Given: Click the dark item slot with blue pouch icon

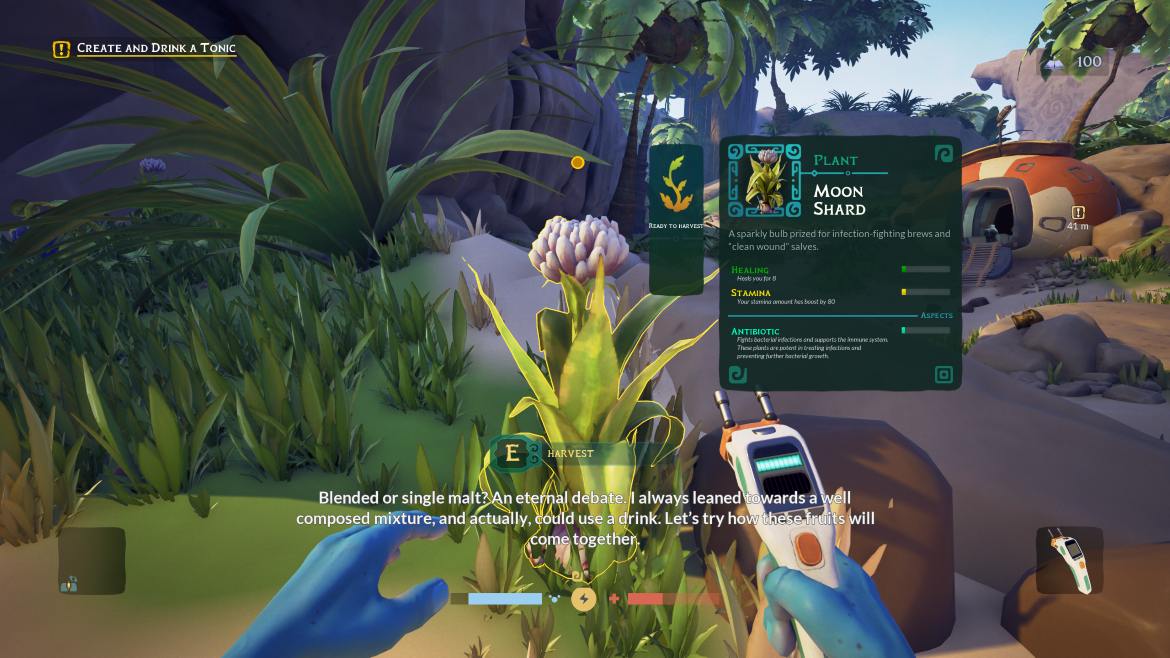Looking at the screenshot, I should (91, 561).
